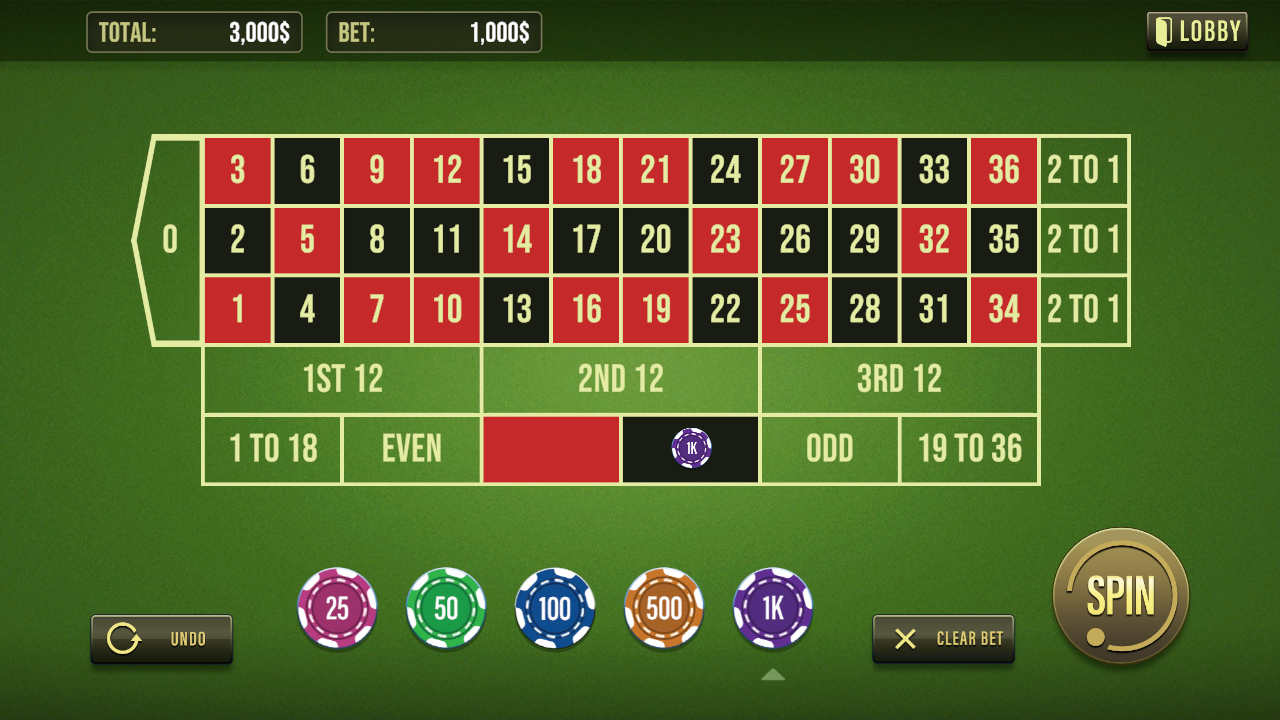Place chip on 3RD 12
This screenshot has height=720, width=1280.
pos(899,379)
